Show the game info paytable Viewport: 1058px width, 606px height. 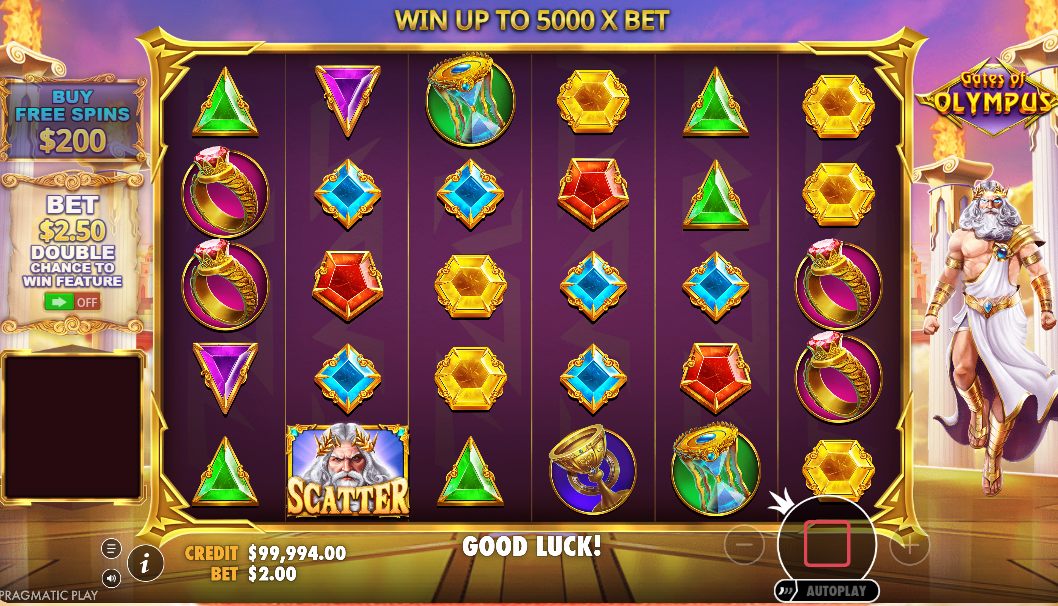tap(146, 564)
